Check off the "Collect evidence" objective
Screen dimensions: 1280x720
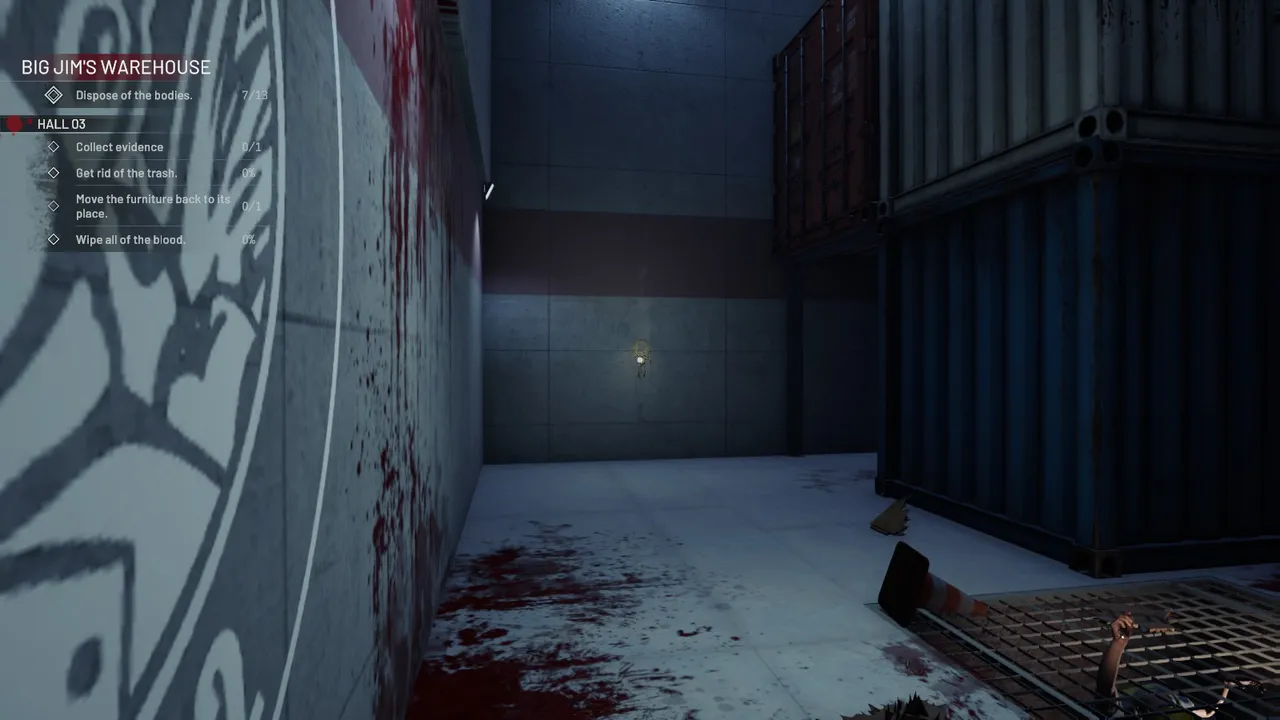[x=119, y=147]
